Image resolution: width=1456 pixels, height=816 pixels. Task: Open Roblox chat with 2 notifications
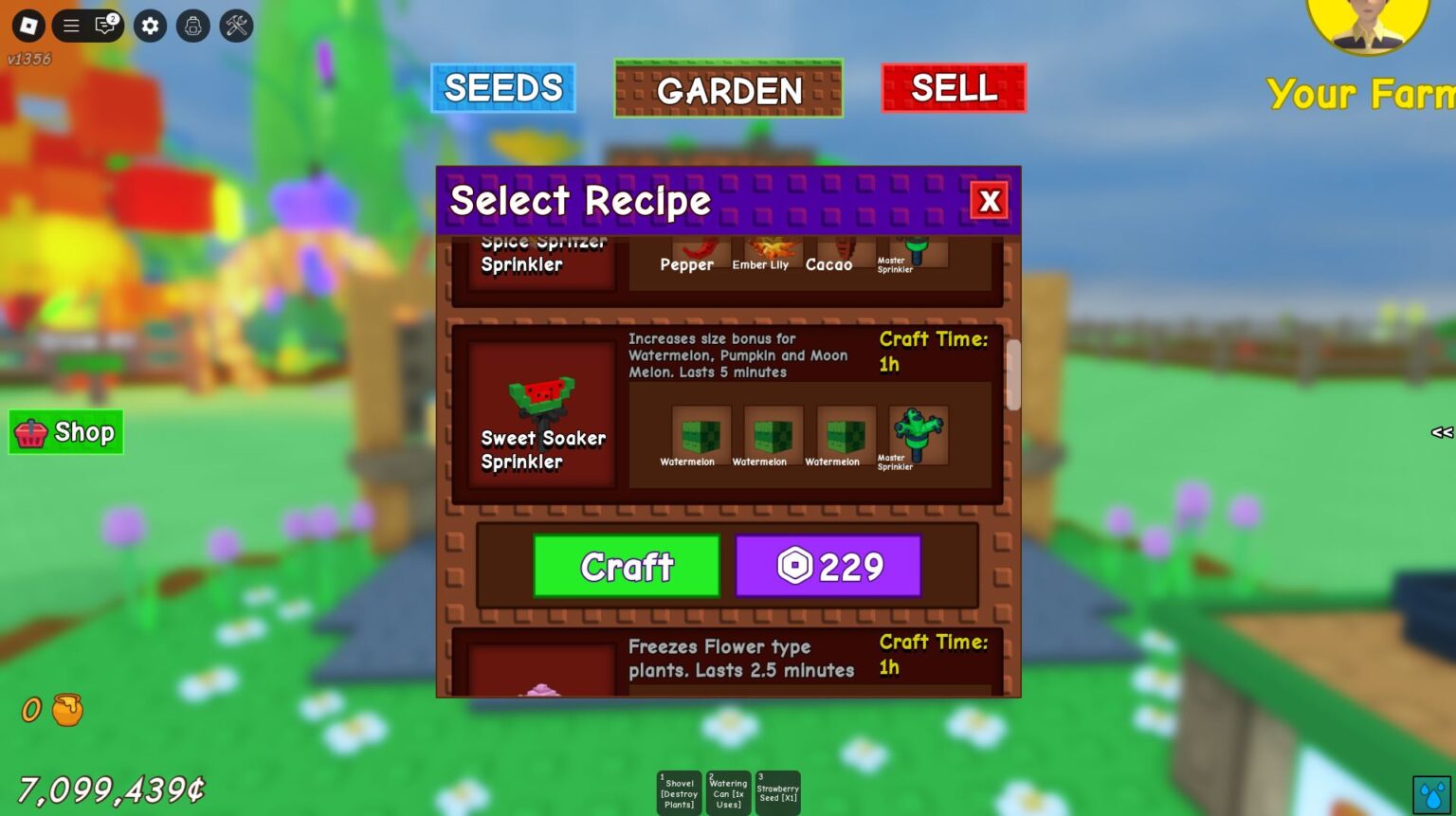pos(103,26)
